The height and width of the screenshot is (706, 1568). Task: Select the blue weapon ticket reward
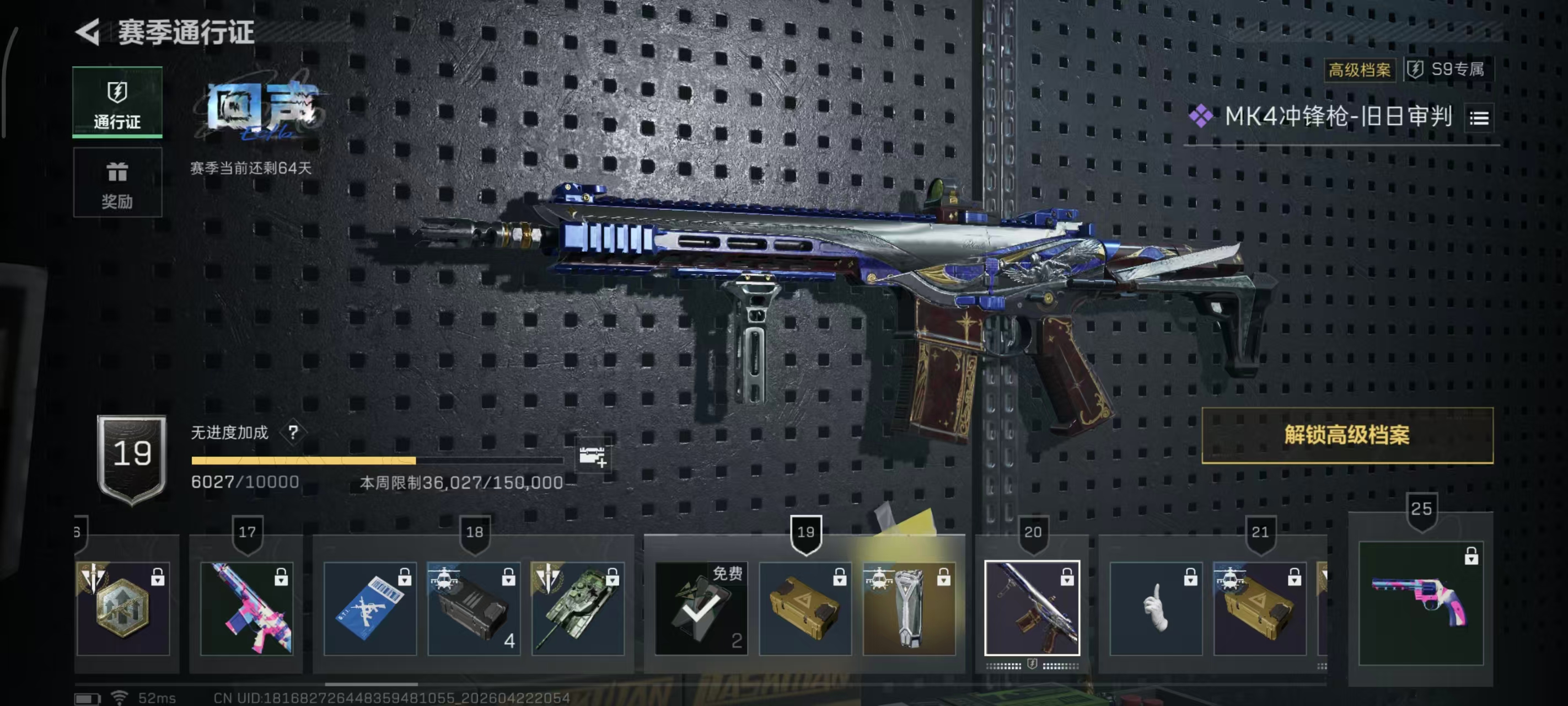[x=369, y=608]
